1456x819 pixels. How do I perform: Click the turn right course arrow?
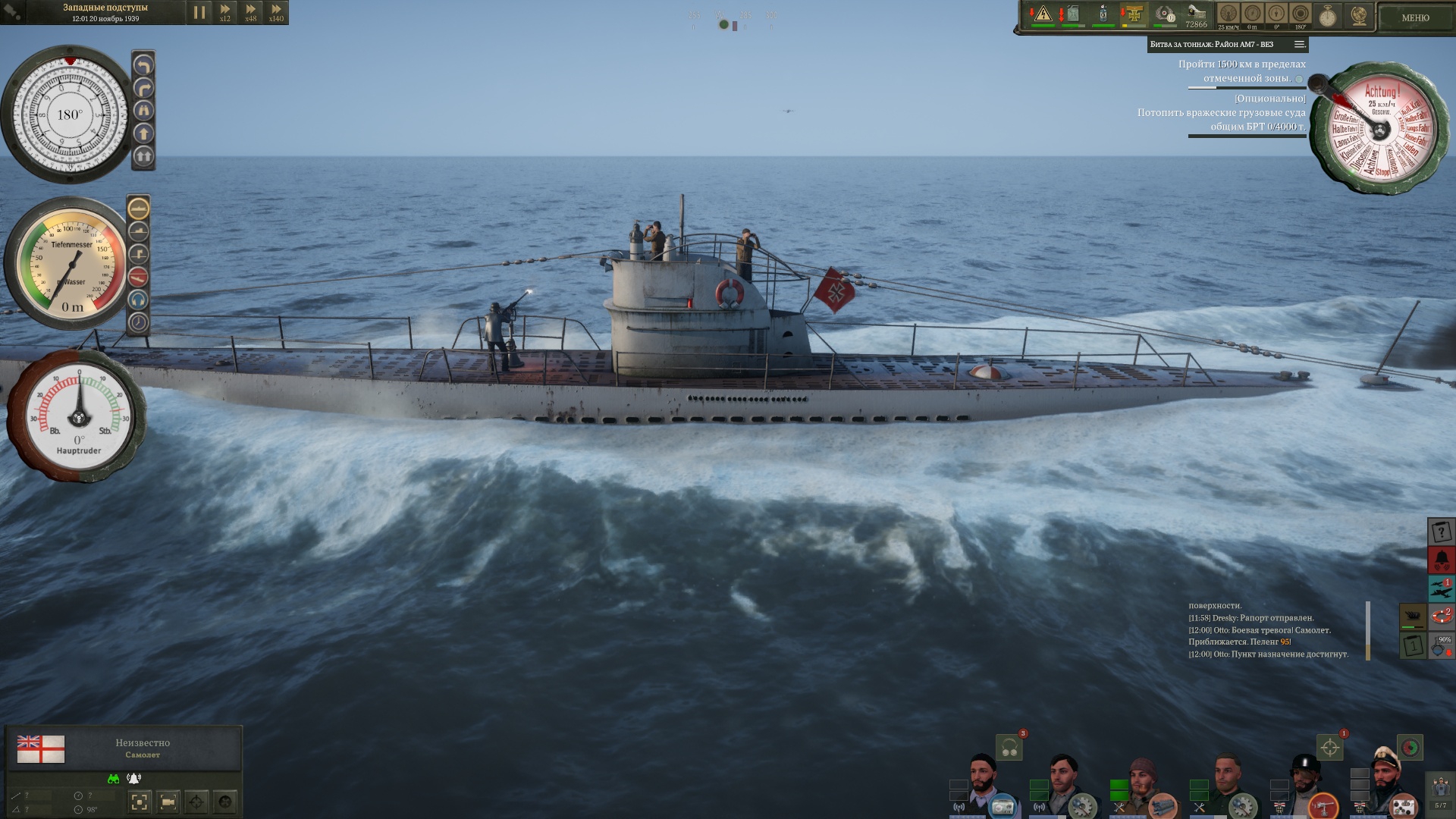click(143, 88)
